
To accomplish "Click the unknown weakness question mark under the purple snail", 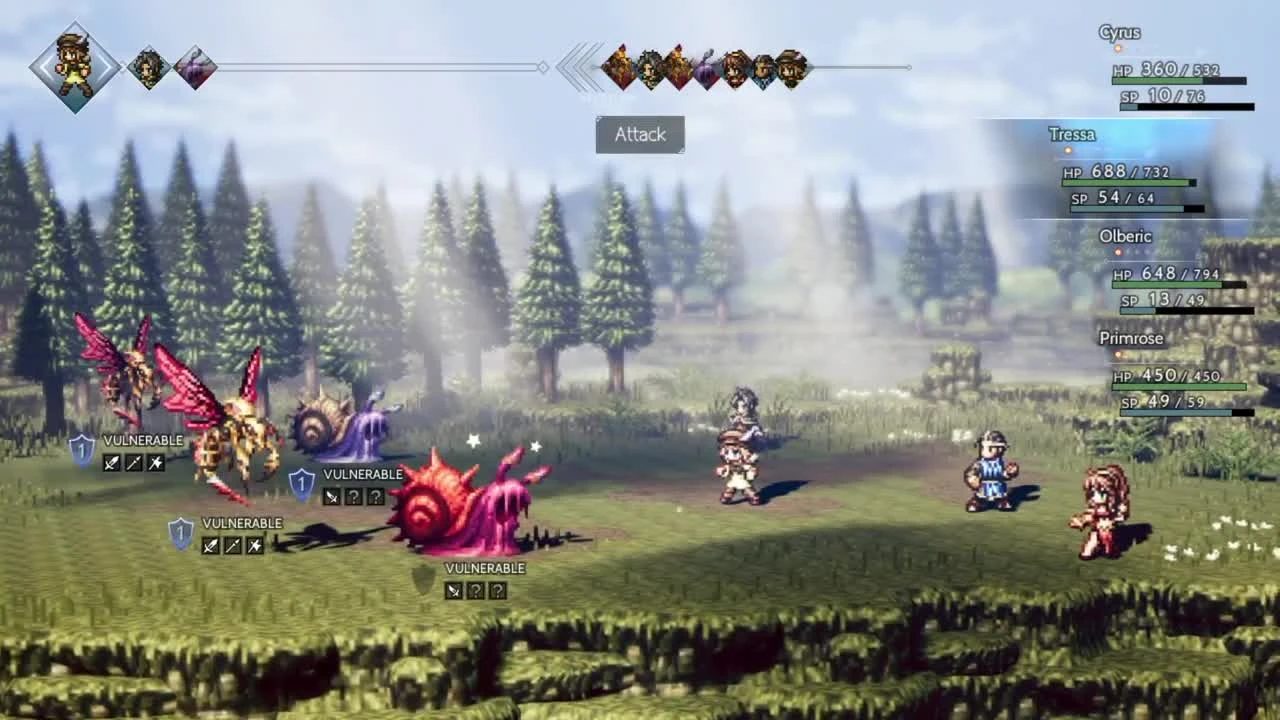I will pyautogui.click(x=354, y=496).
